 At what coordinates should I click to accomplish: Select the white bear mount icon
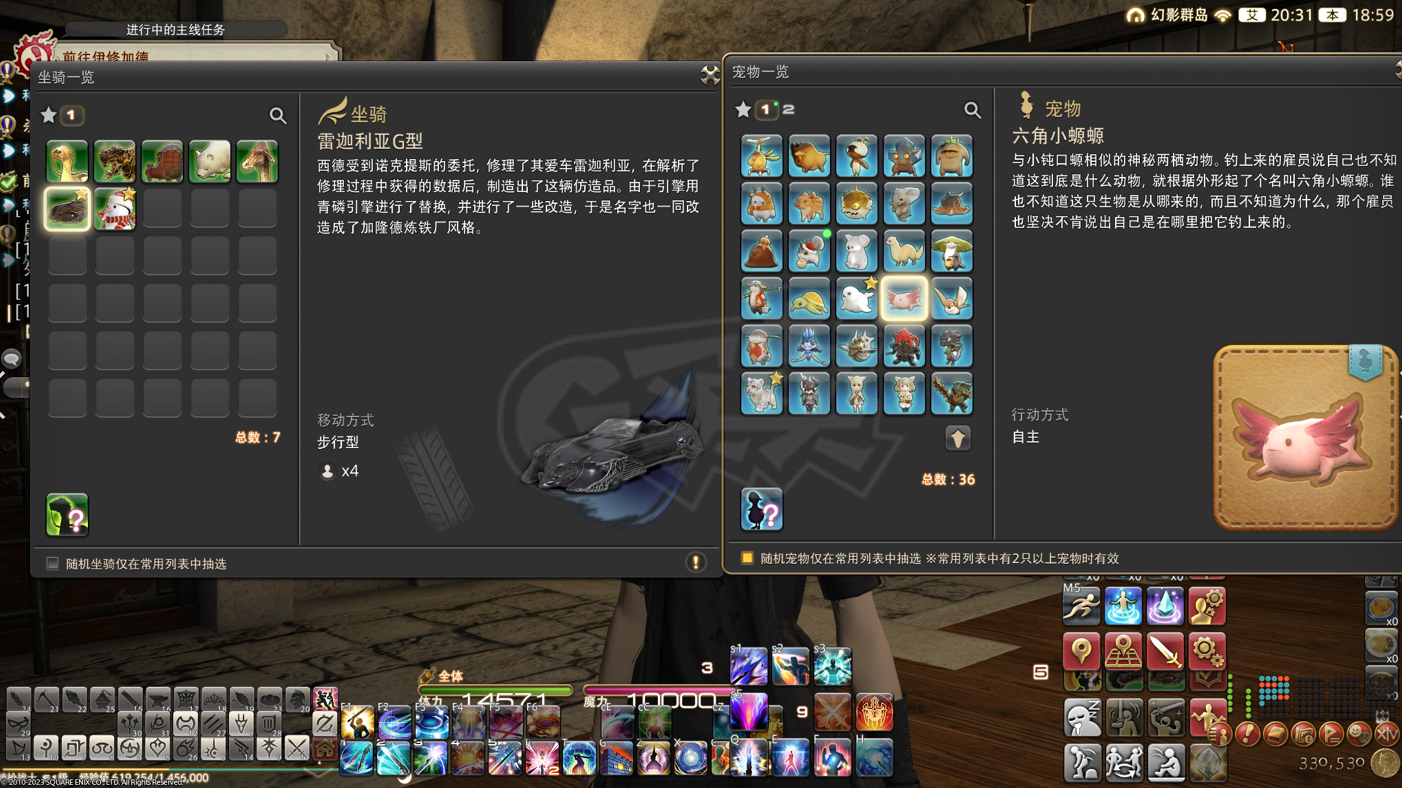210,160
